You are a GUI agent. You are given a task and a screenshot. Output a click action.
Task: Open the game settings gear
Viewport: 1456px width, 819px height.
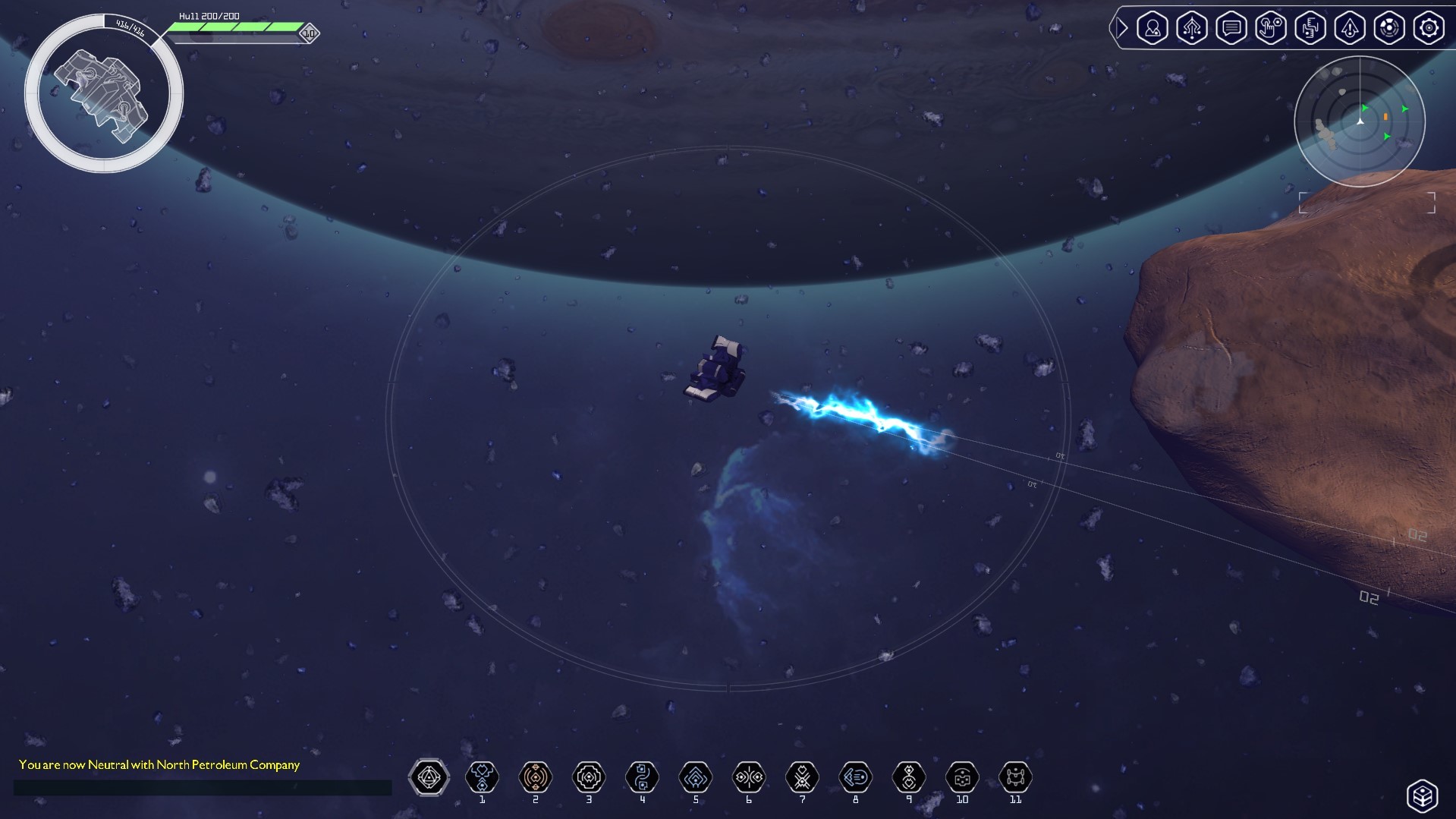[1429, 28]
